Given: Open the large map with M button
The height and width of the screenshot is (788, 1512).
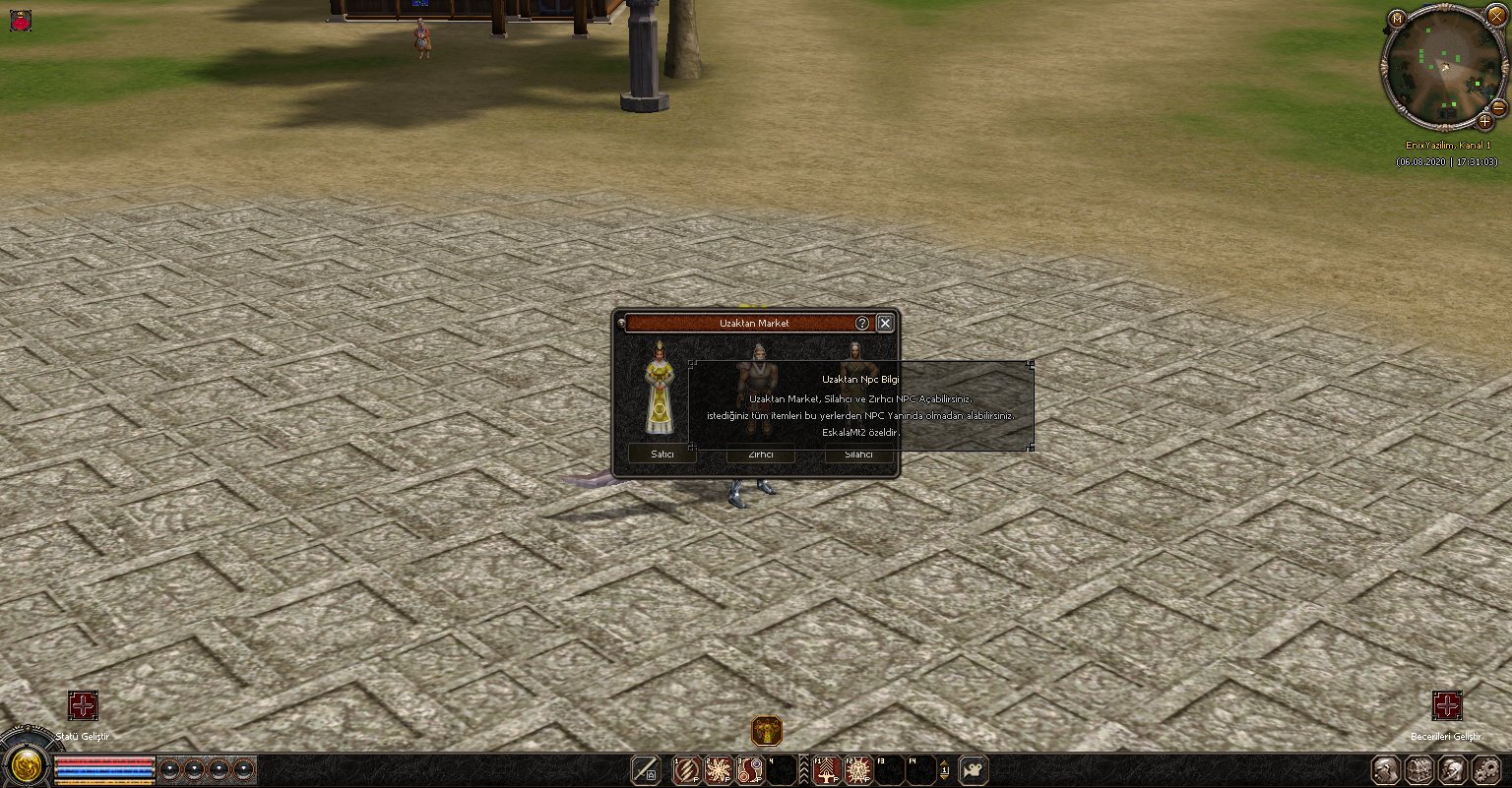Looking at the screenshot, I should (x=1397, y=18).
